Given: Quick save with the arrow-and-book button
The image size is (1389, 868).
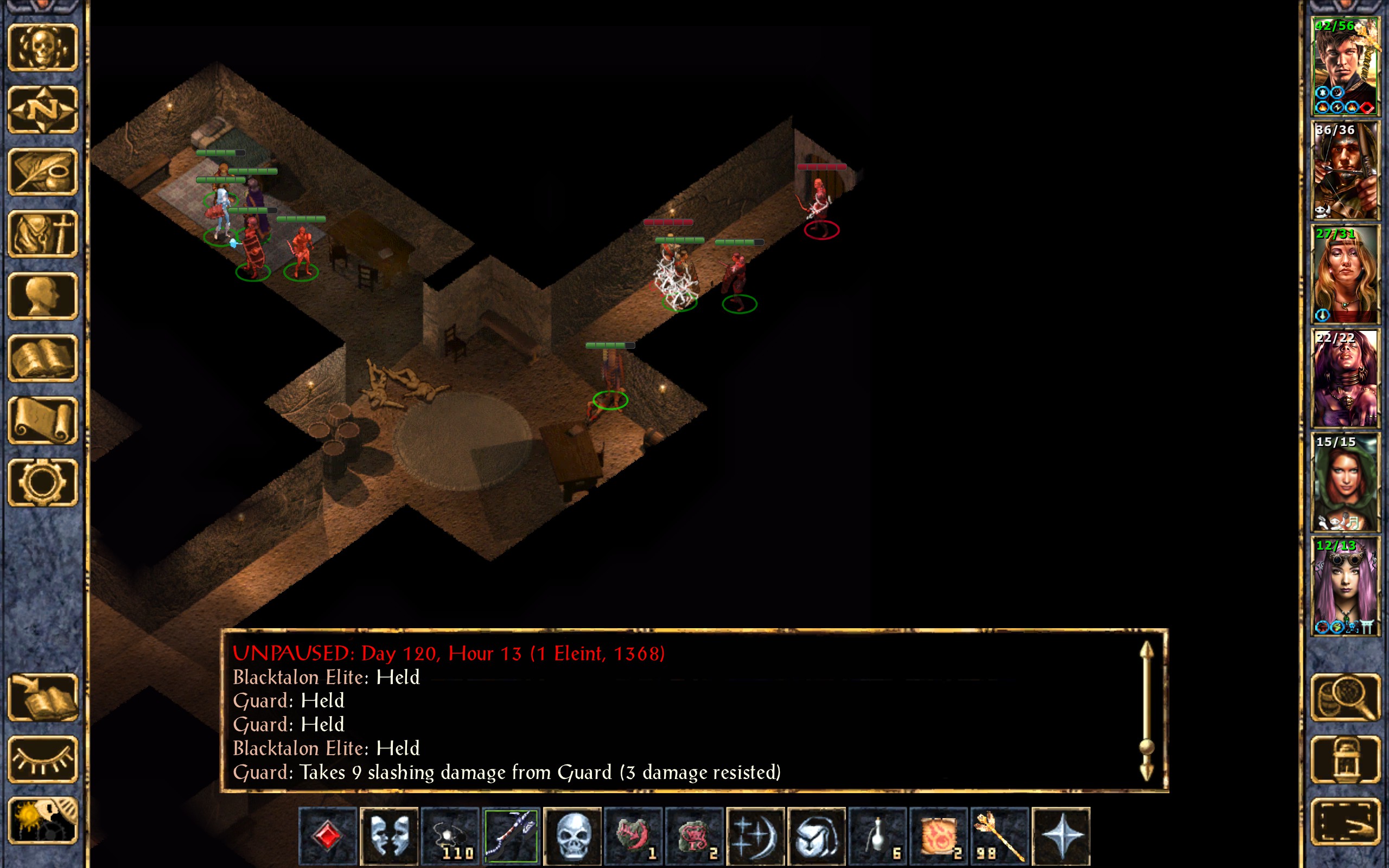Looking at the screenshot, I should coord(43,697).
